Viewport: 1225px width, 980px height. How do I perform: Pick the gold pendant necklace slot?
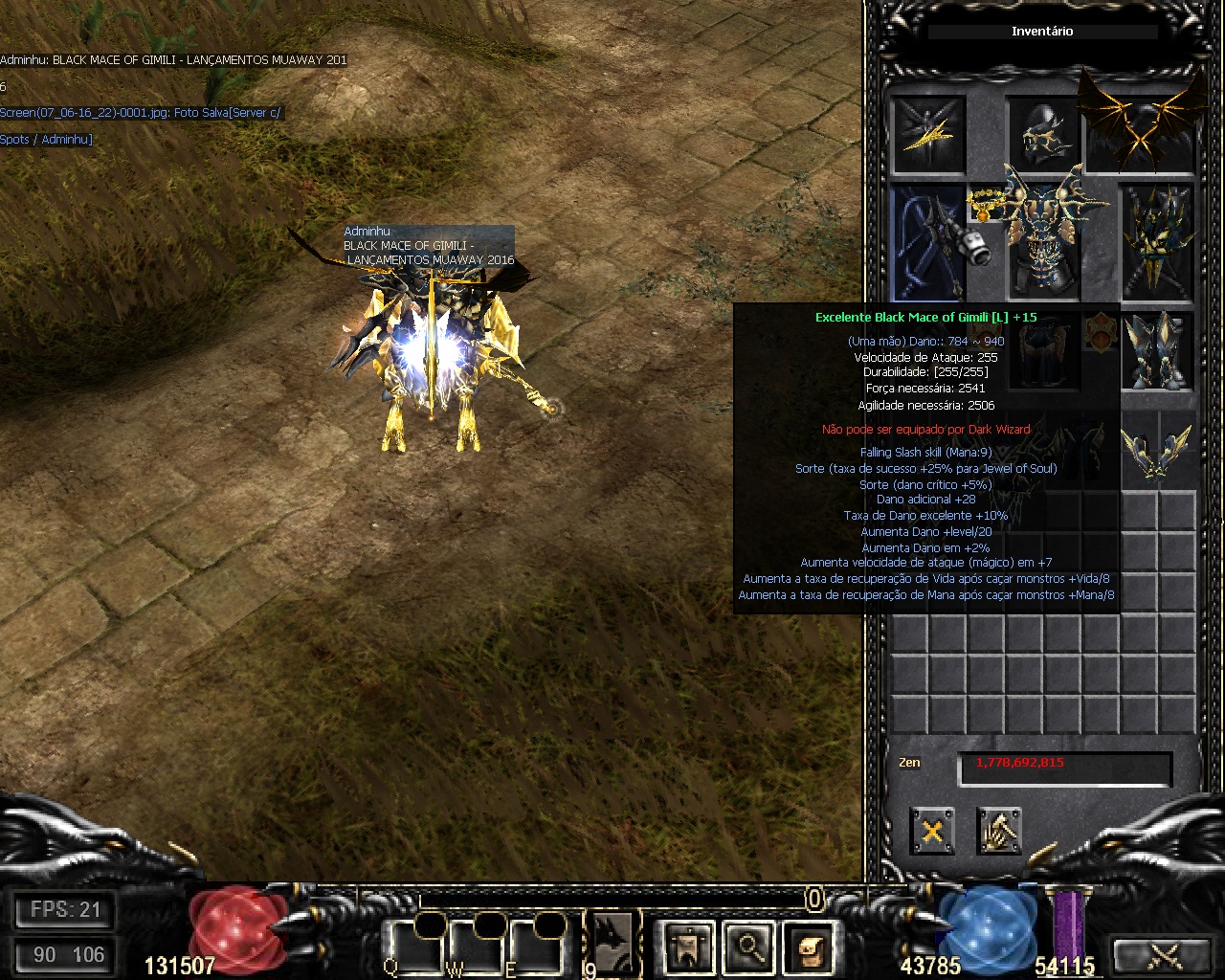pos(986,203)
